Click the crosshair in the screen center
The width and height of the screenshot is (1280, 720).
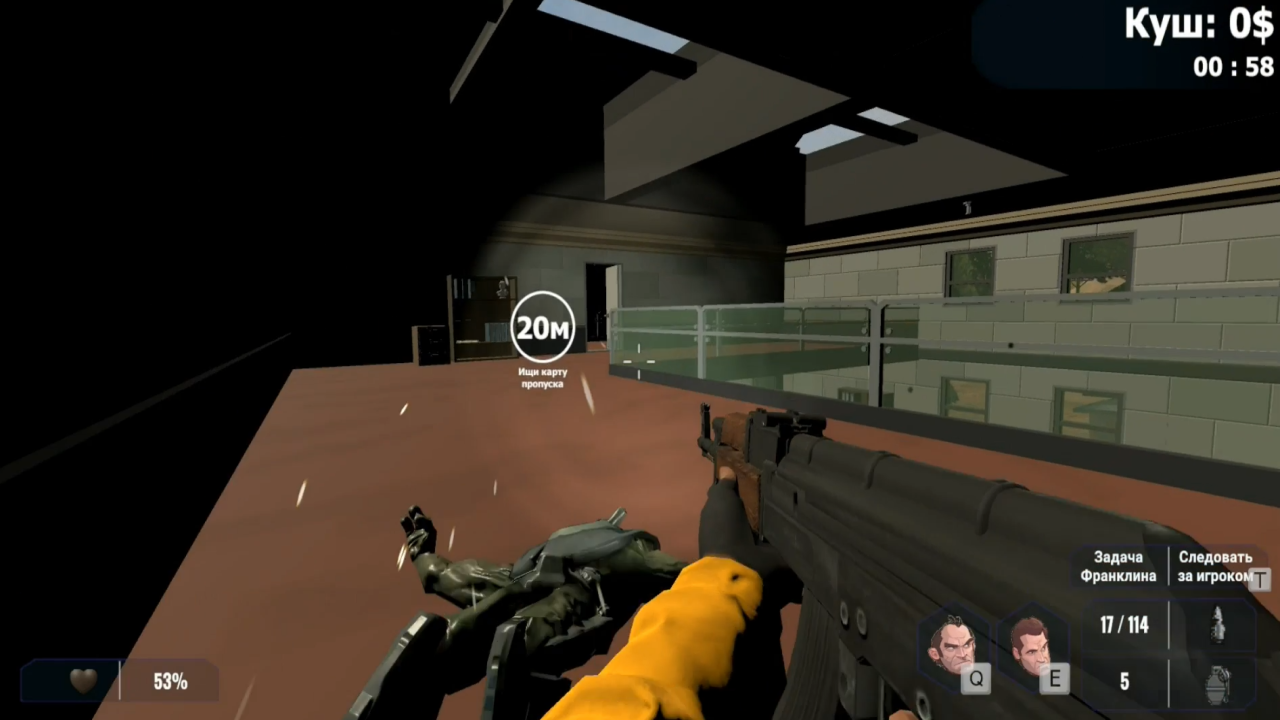(x=640, y=360)
